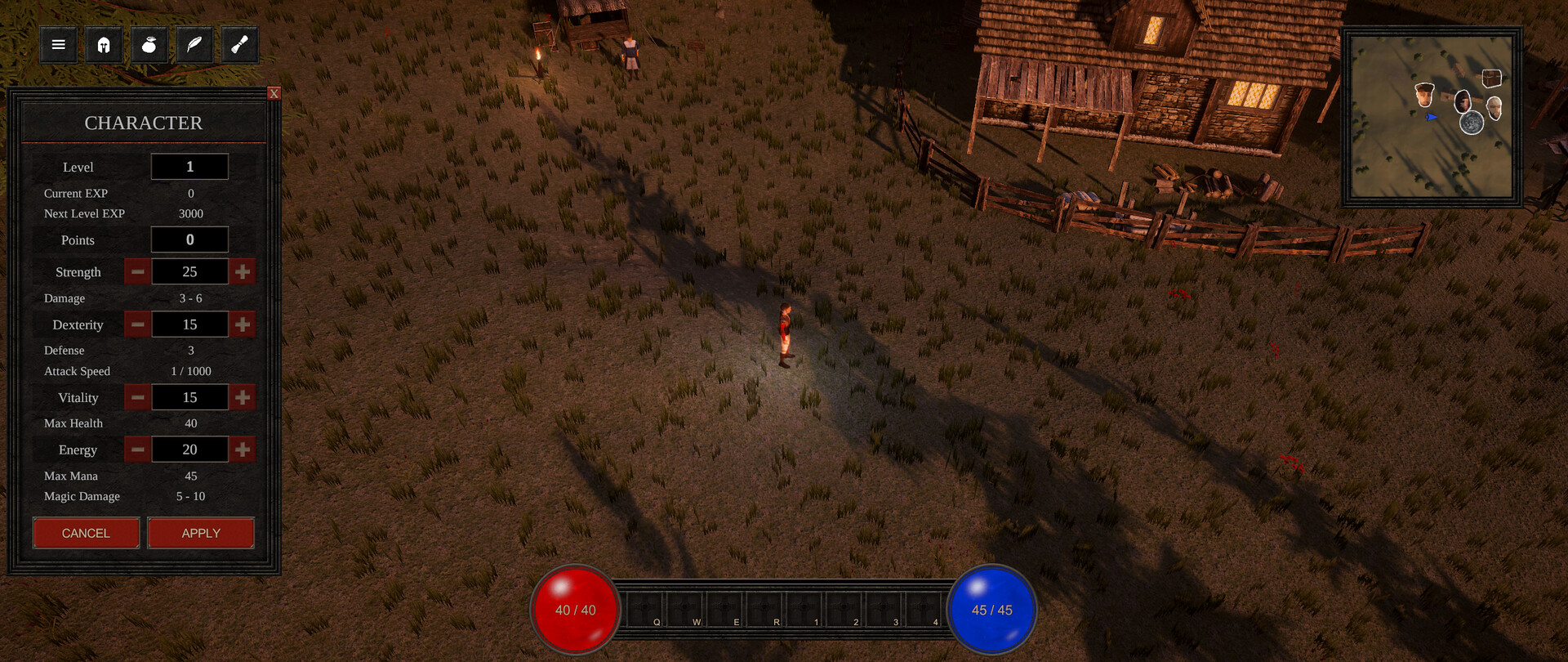The image size is (1568, 662).
Task: Open the feather quest log icon
Action: point(193,44)
